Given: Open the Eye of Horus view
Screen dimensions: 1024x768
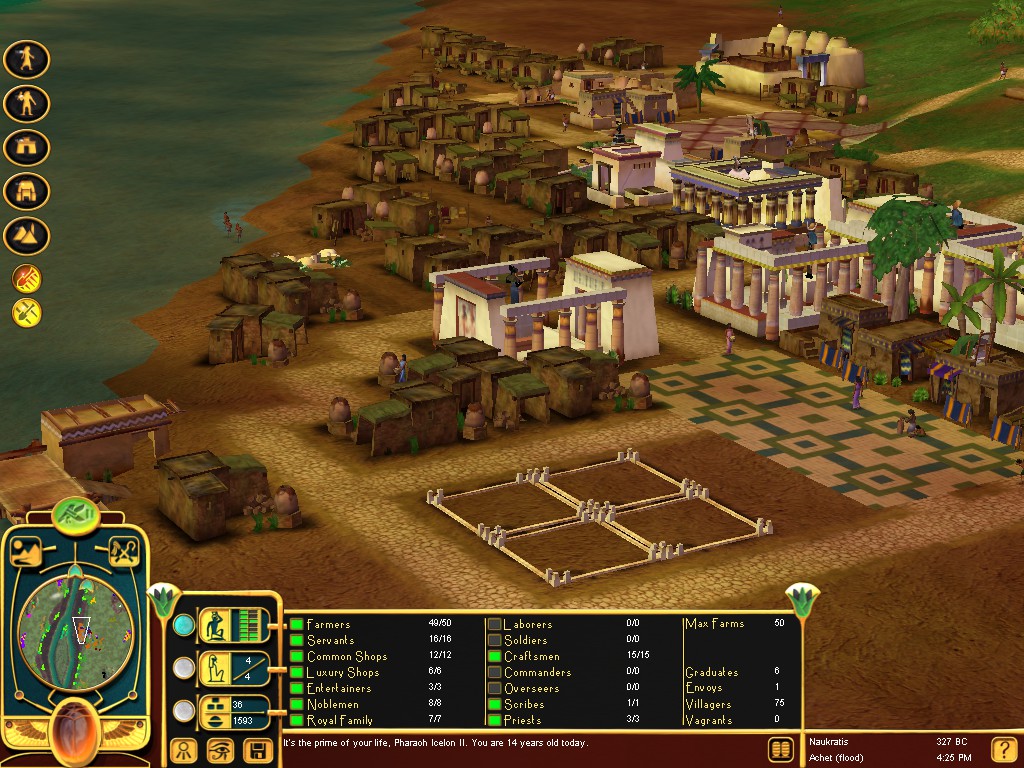Looking at the screenshot, I should coord(220,750).
